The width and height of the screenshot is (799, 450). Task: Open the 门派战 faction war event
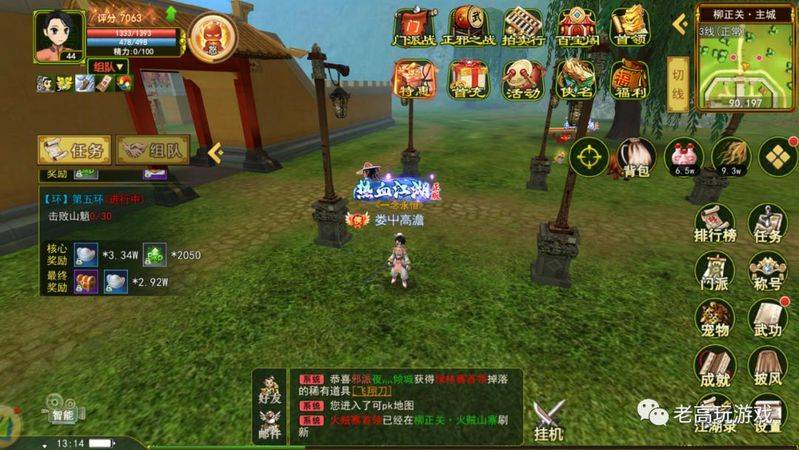[413, 27]
